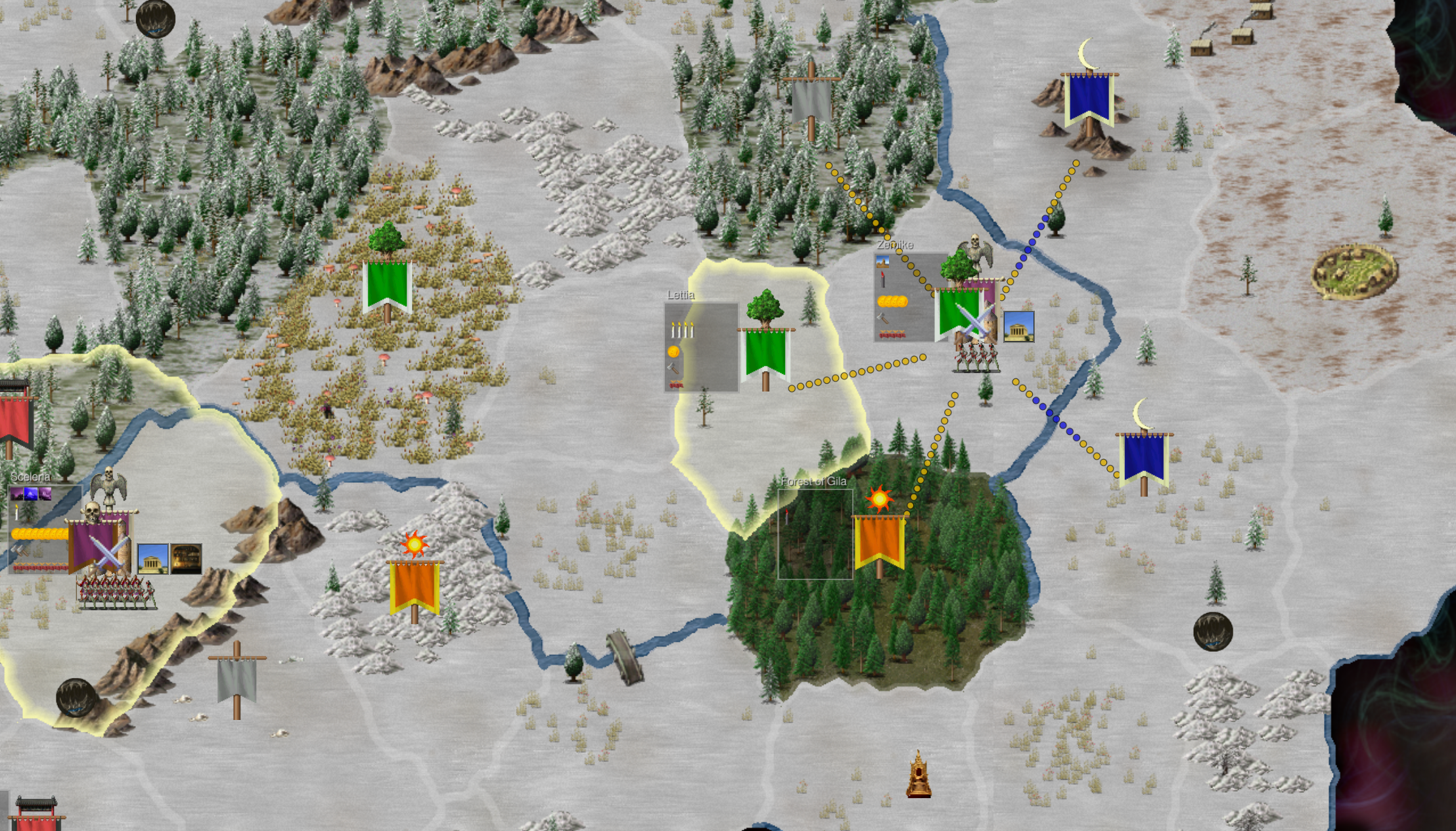Select the army units below Sceleria's flag
Image resolution: width=1456 pixels, height=831 pixels.
[x=116, y=591]
